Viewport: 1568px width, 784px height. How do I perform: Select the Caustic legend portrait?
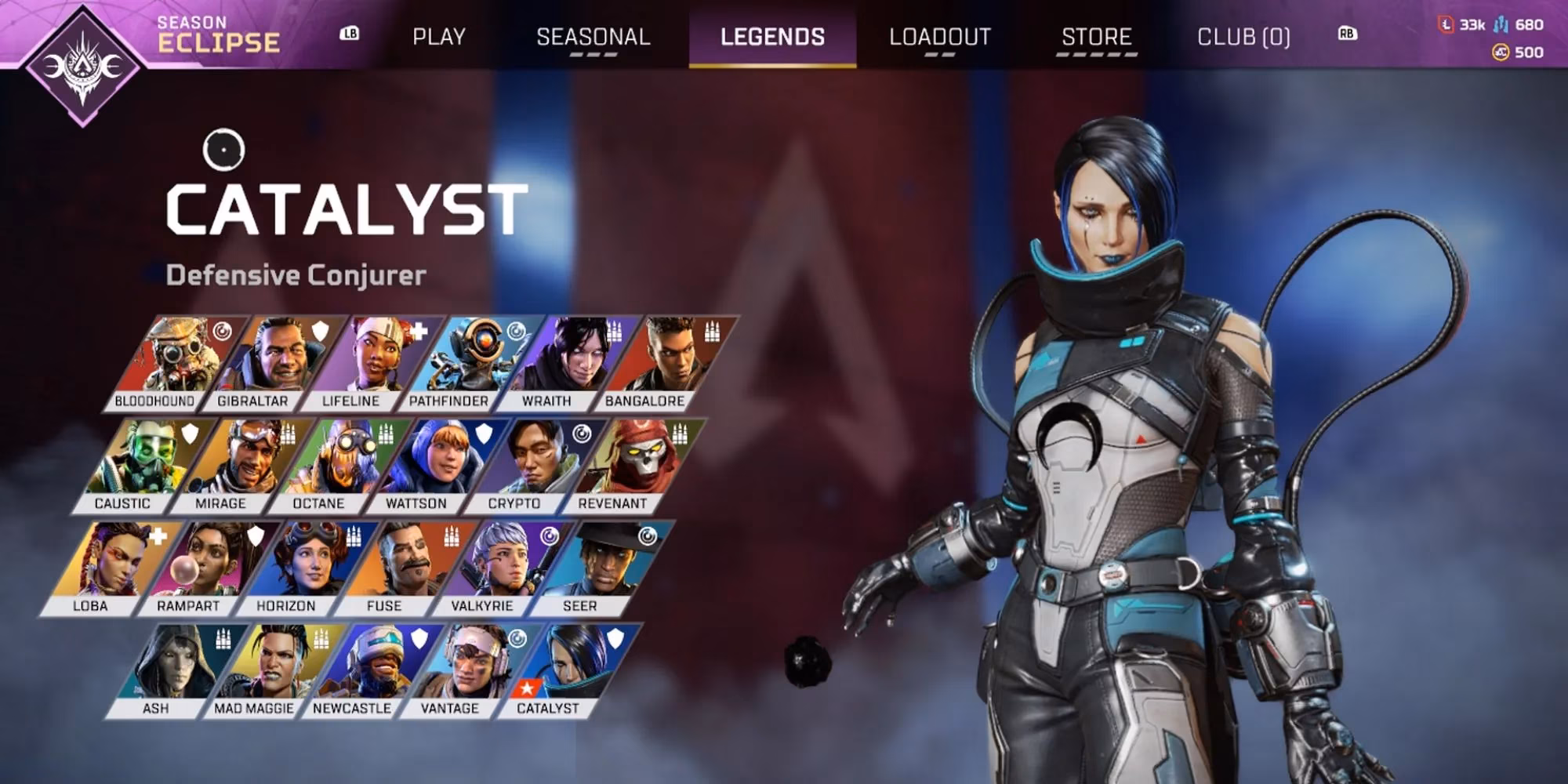point(141,464)
